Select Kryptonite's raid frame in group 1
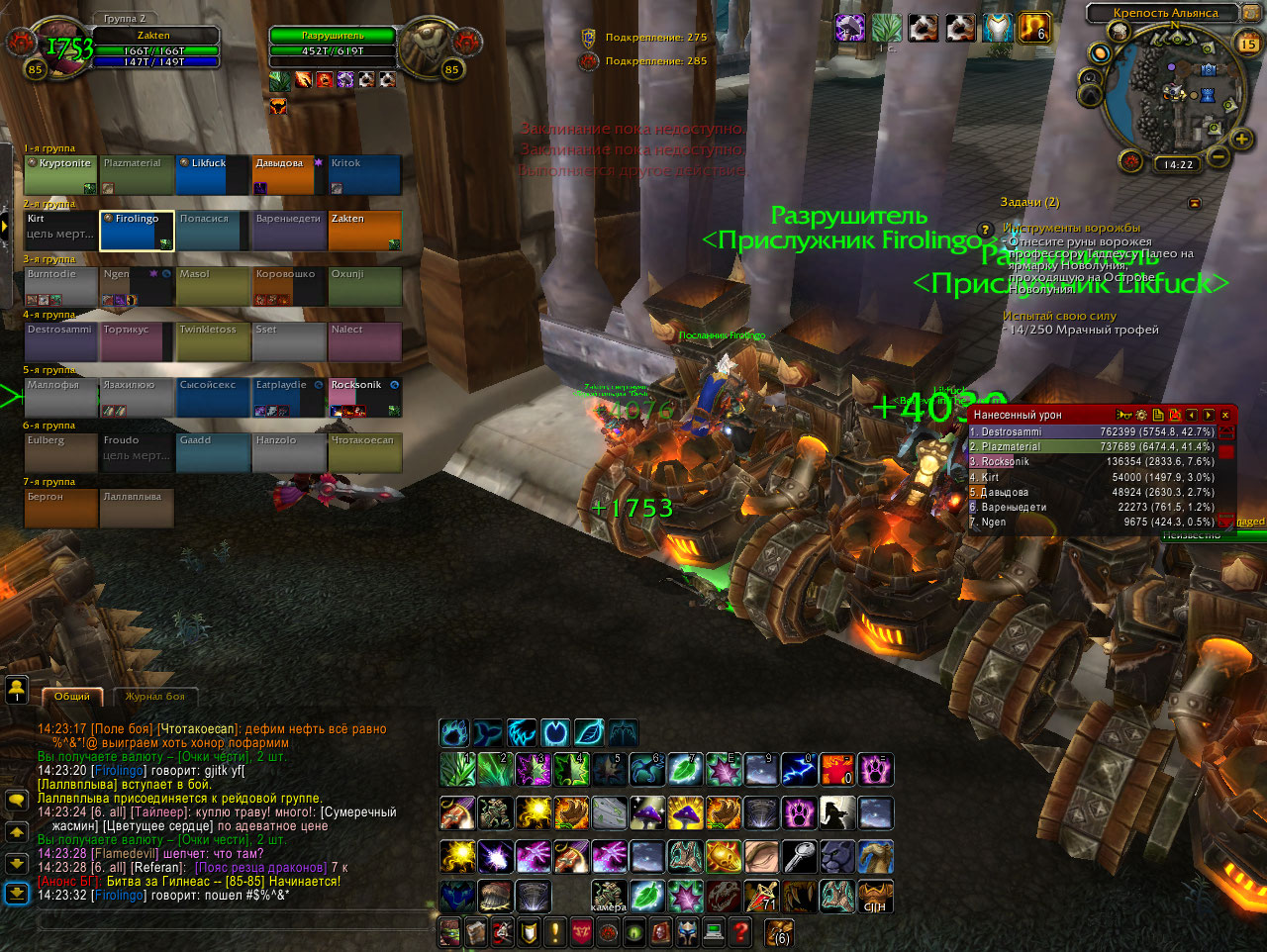The width and height of the screenshot is (1267, 952). coord(60,175)
